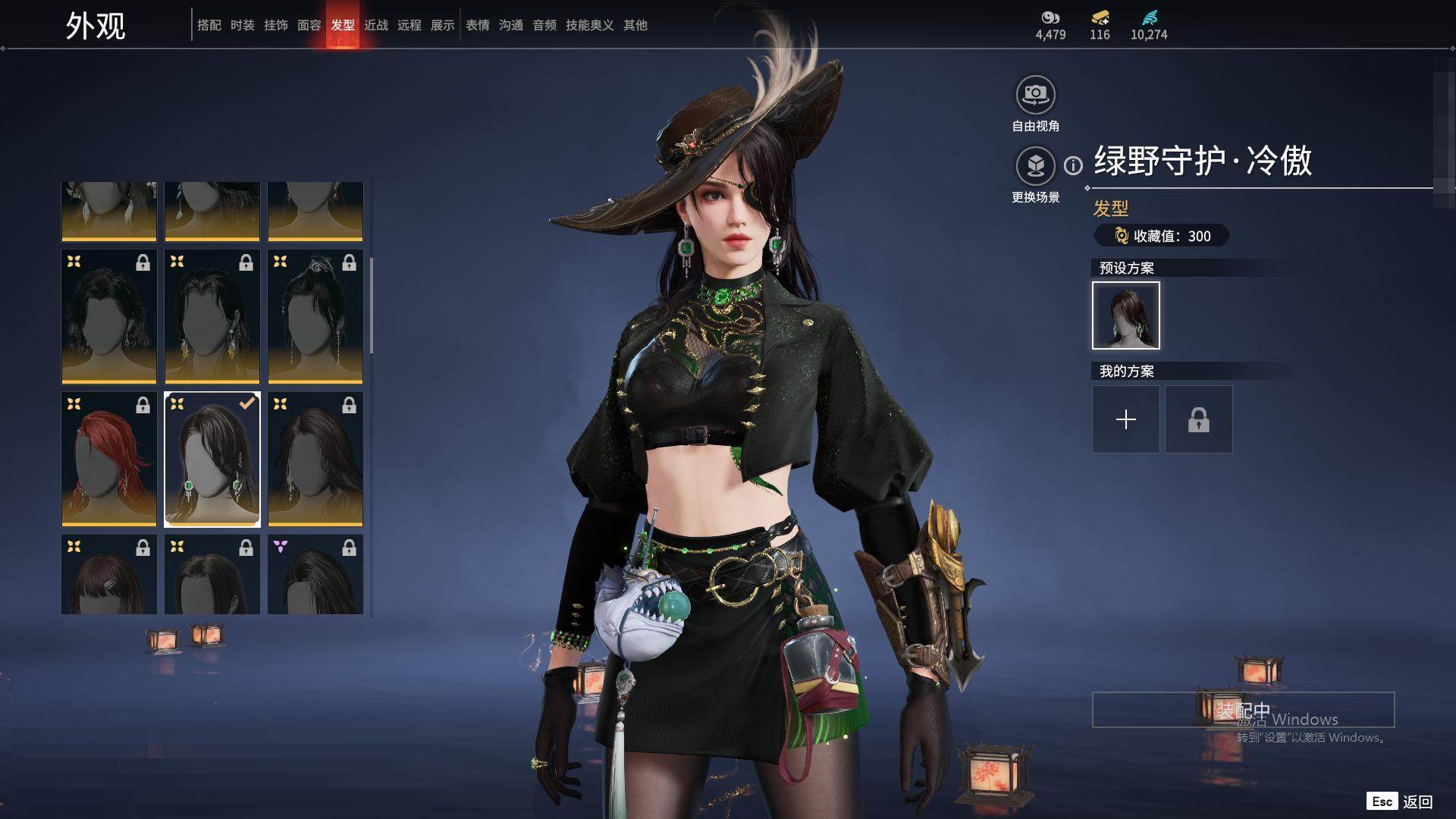Show the 展示 tab
Viewport: 1456px width, 819px height.
(x=442, y=25)
